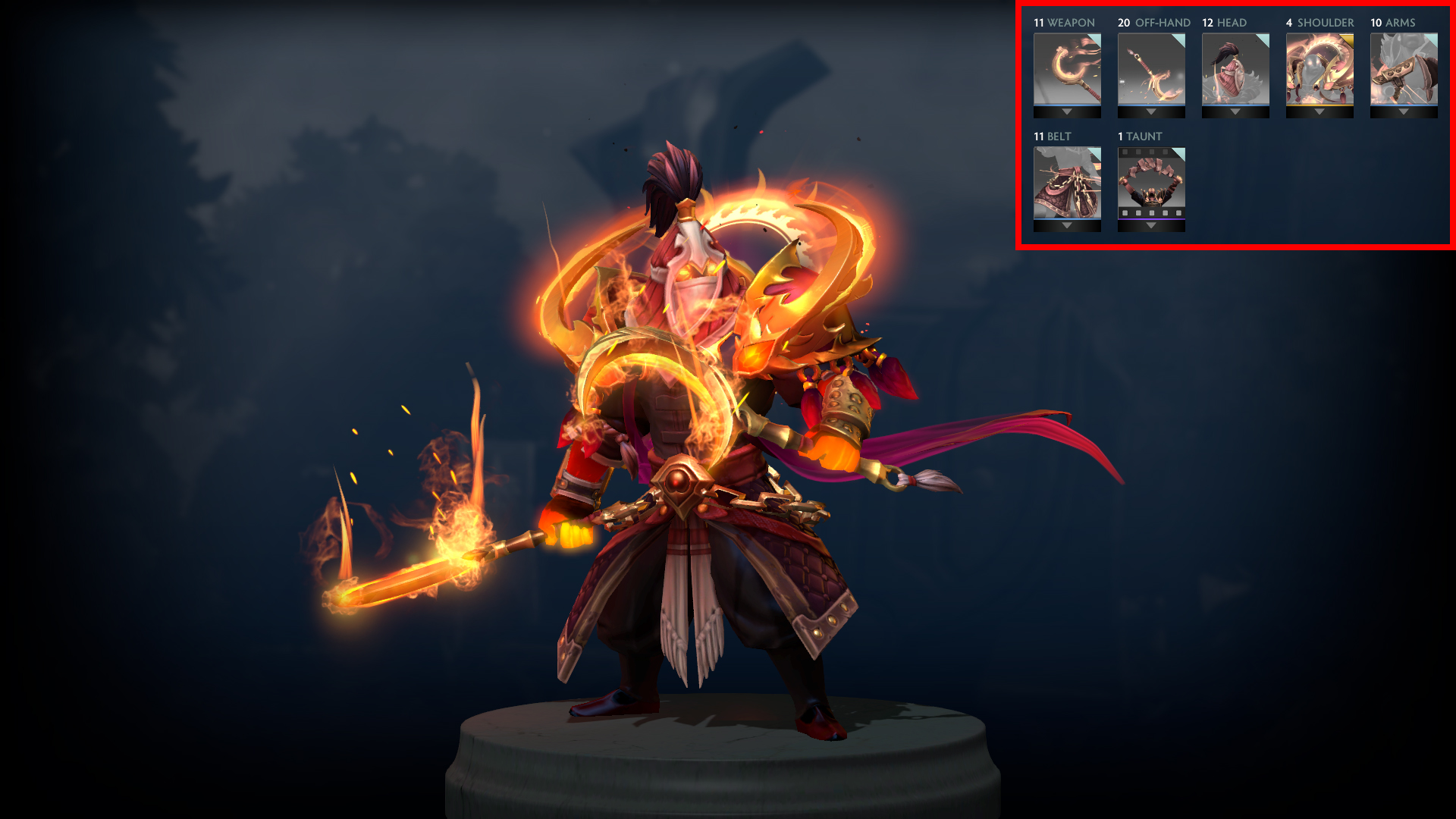Expand the Belt slot item chooser

tap(1068, 225)
